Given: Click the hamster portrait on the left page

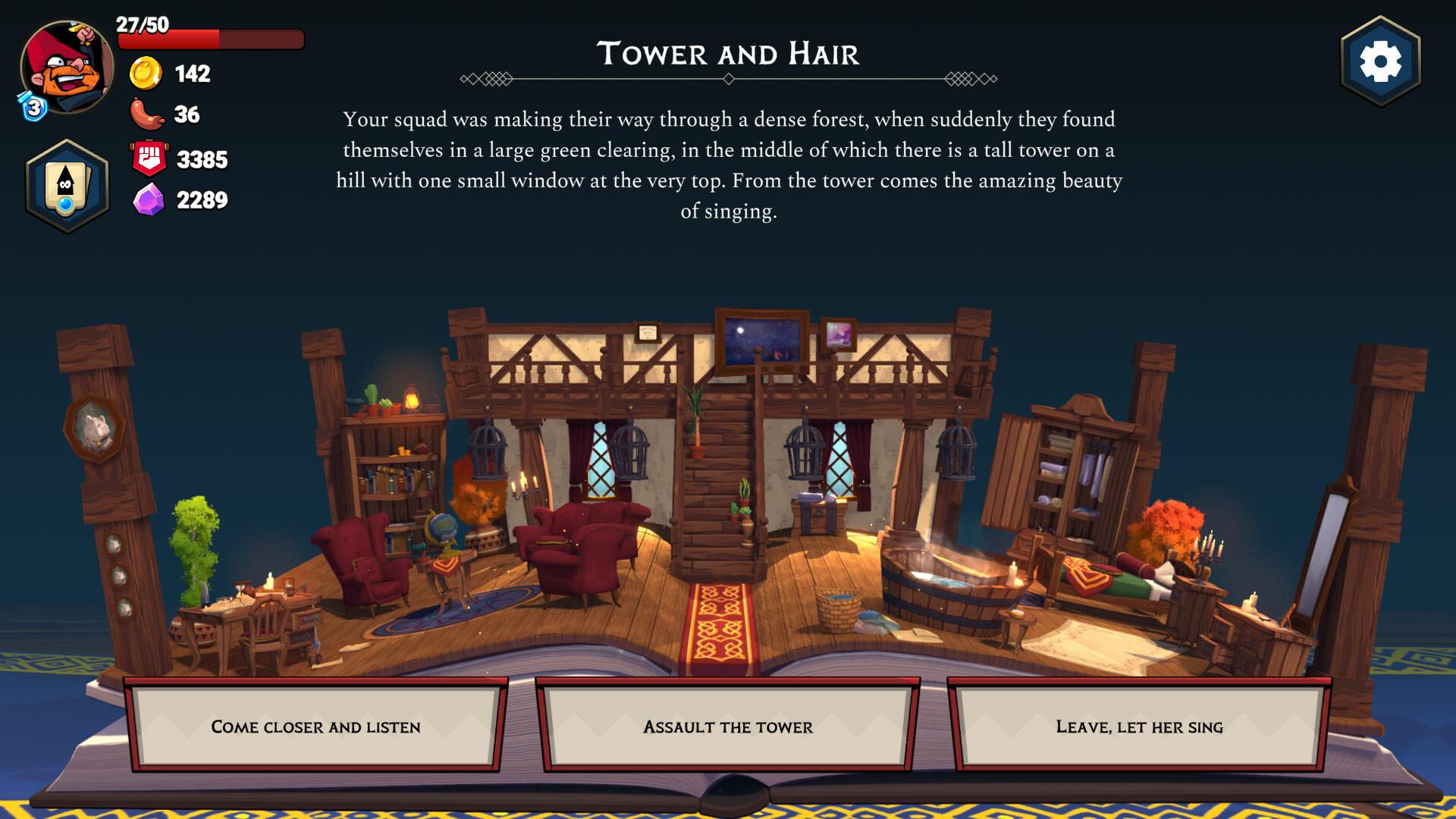Looking at the screenshot, I should (95, 428).
